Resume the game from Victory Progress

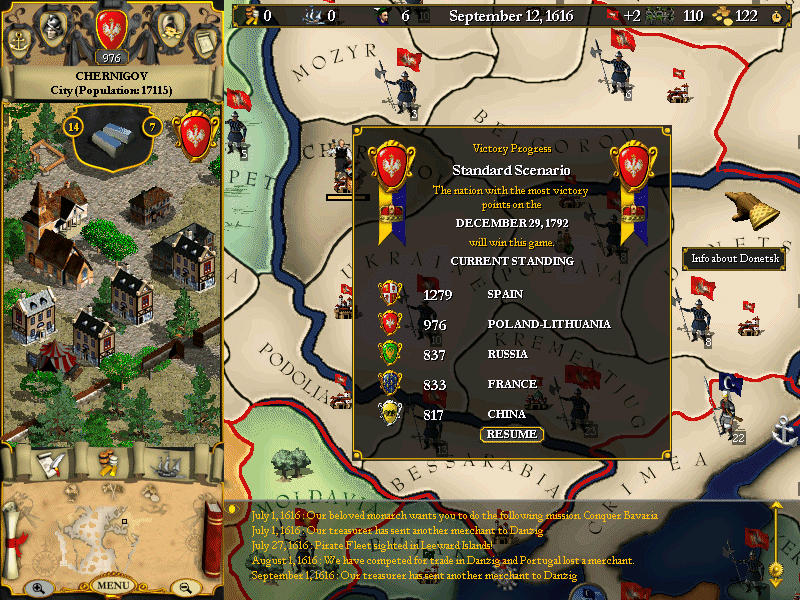click(x=511, y=434)
